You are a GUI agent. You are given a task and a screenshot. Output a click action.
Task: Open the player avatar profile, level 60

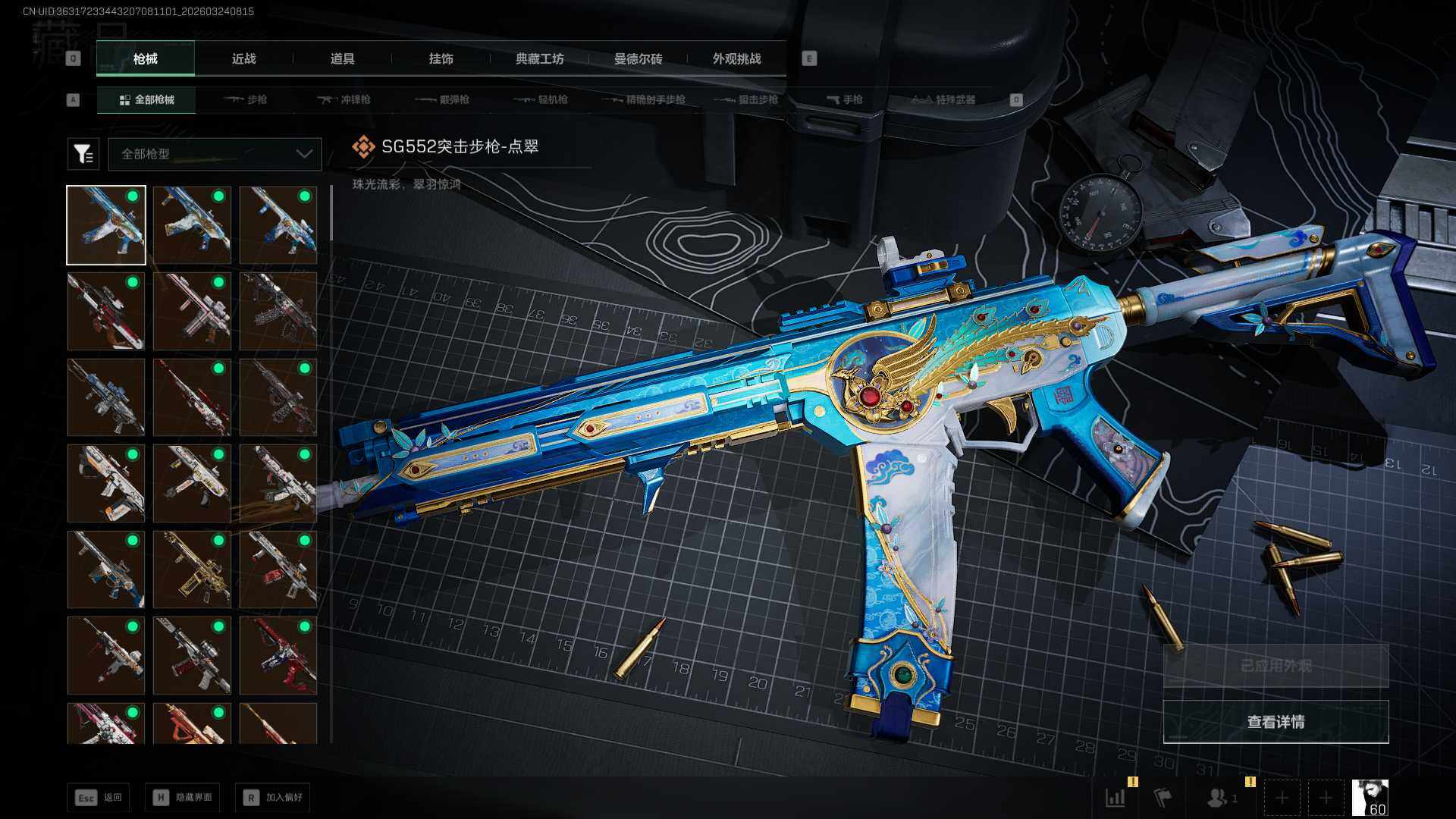point(1370,798)
